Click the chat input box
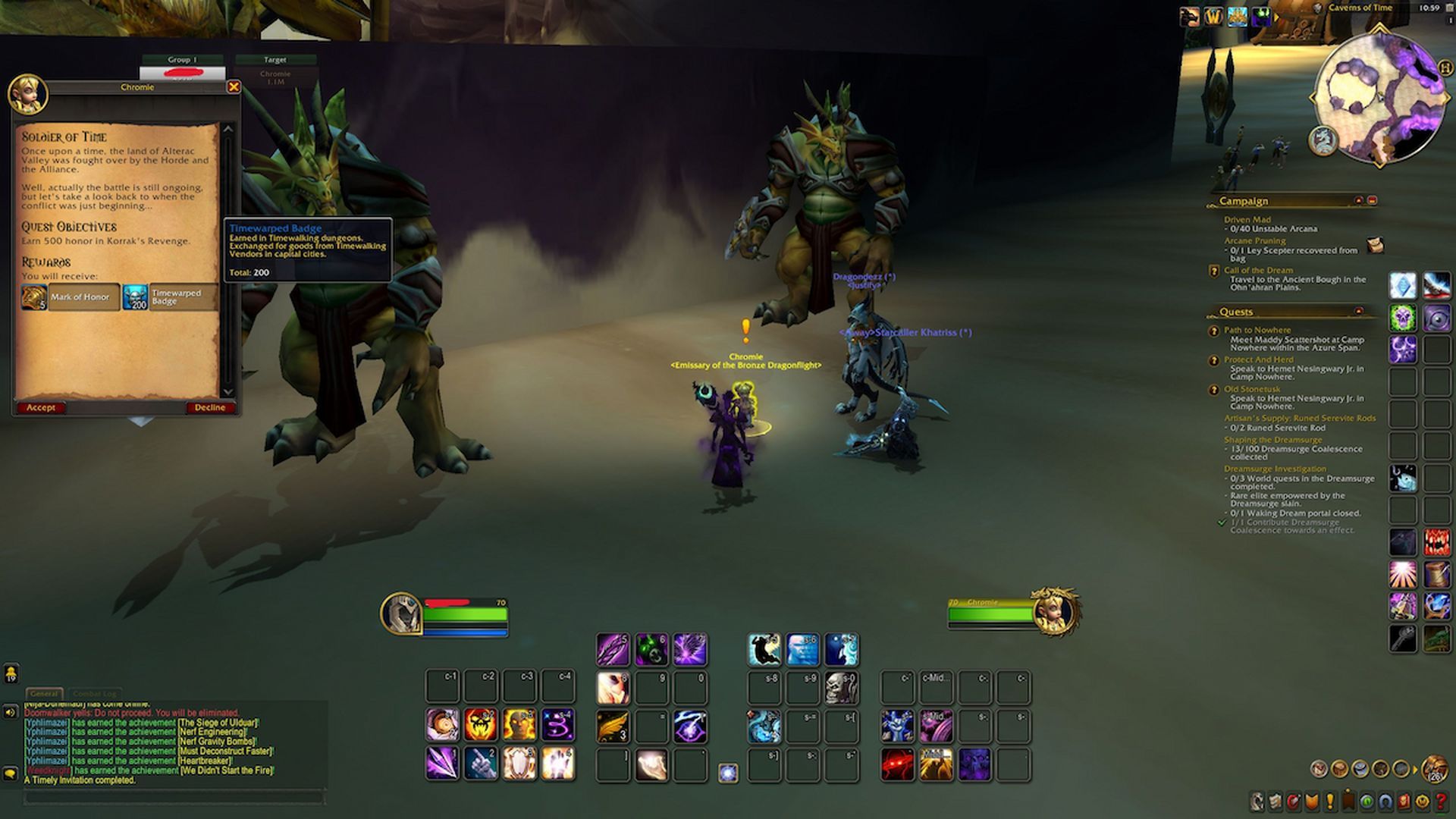The image size is (1456, 819). (x=174, y=797)
